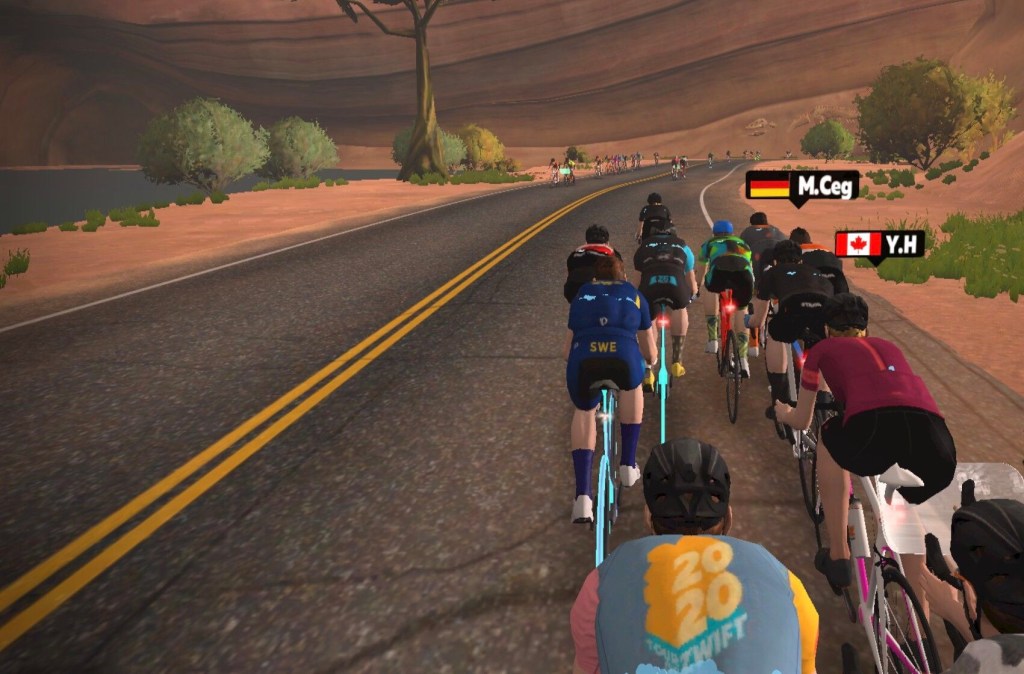This screenshot has width=1024, height=674.
Task: Select rider name tag Y.H
Action: pyautogui.click(x=879, y=244)
